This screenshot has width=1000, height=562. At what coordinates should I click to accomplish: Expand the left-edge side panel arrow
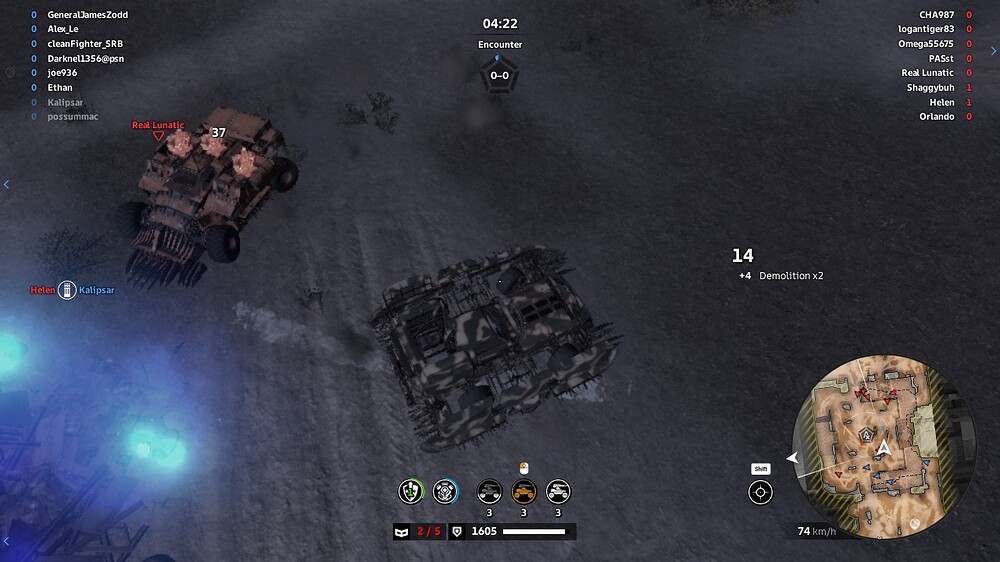[6, 184]
